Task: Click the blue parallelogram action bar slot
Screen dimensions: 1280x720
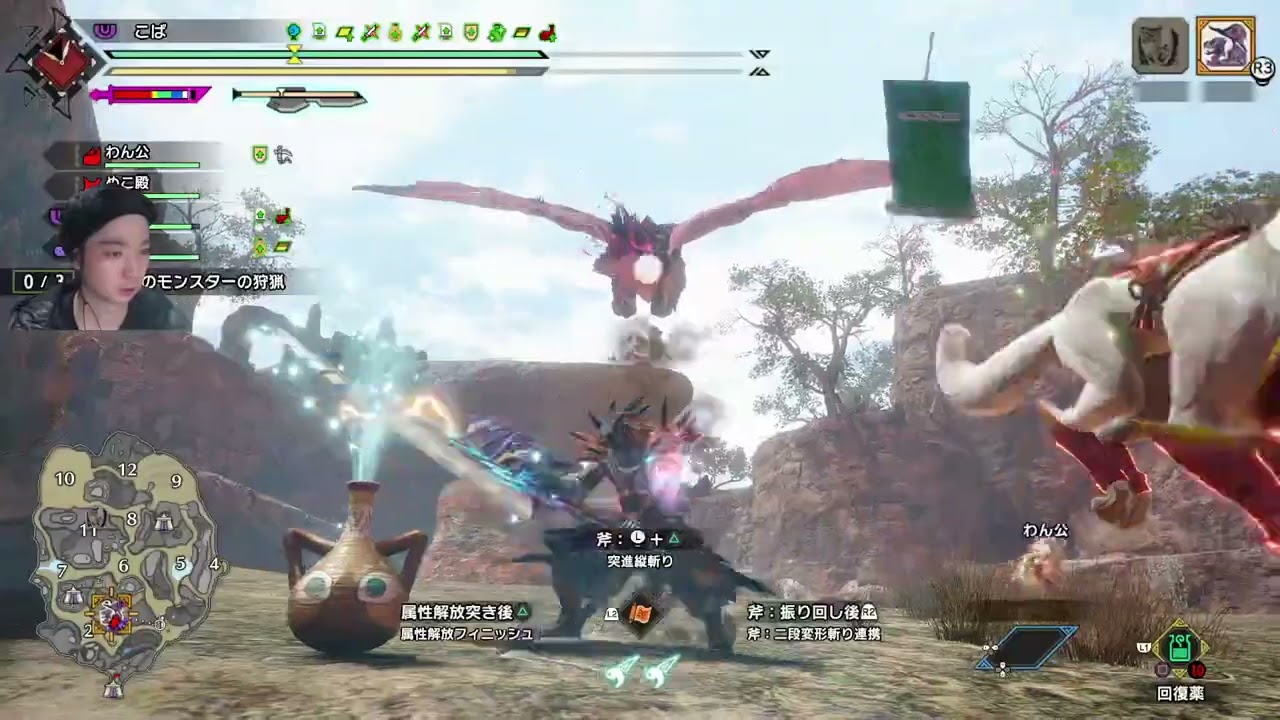Action: [1028, 647]
